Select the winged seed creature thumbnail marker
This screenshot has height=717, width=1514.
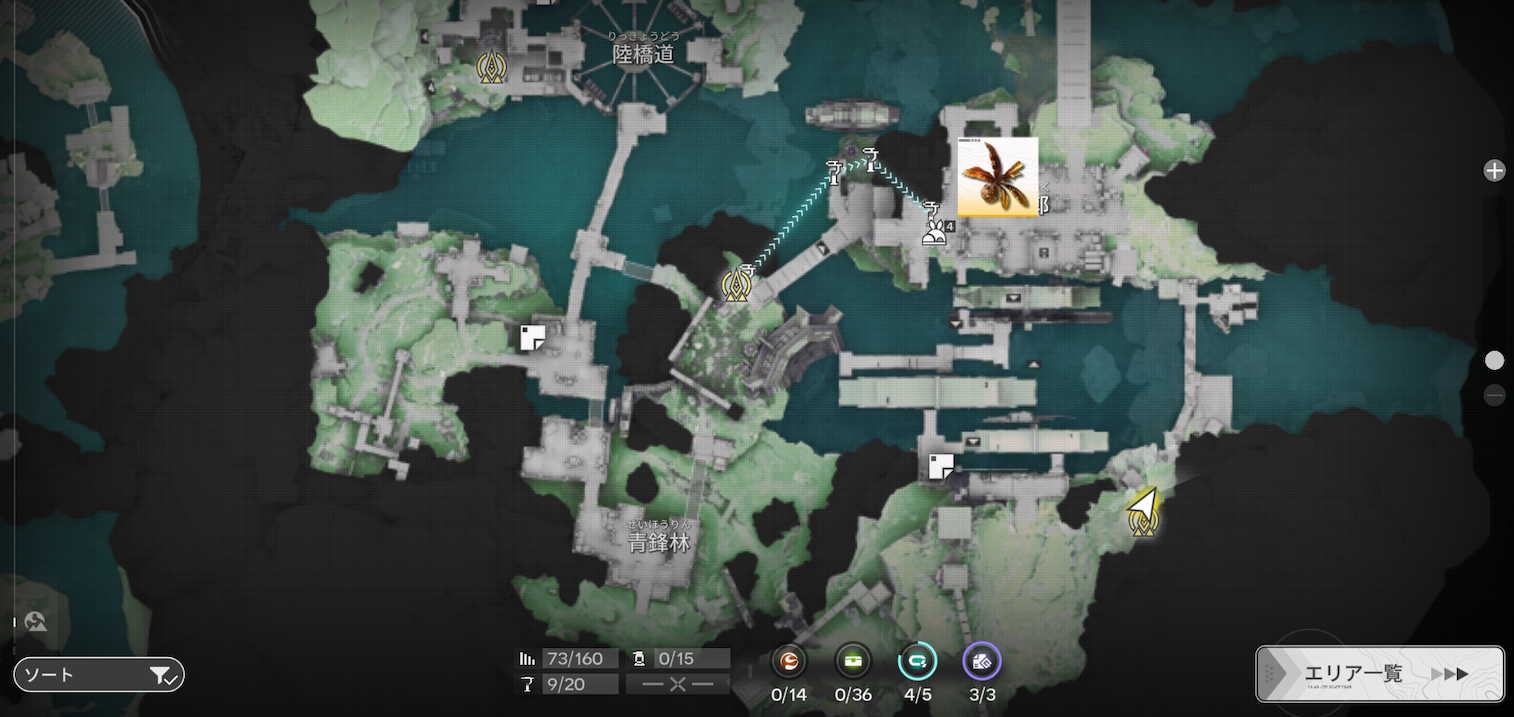[997, 177]
